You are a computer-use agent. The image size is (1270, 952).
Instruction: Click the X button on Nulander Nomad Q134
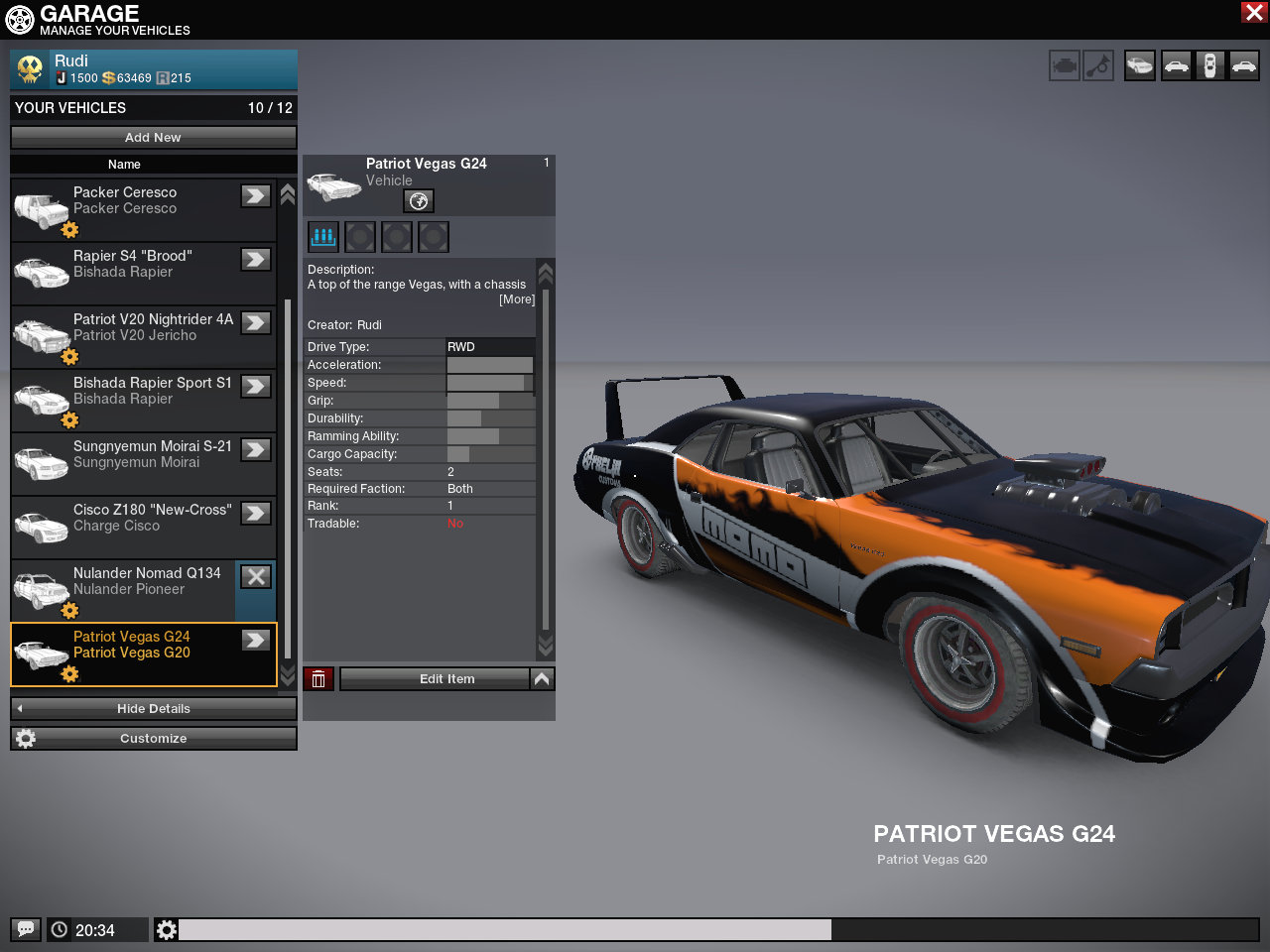point(256,577)
